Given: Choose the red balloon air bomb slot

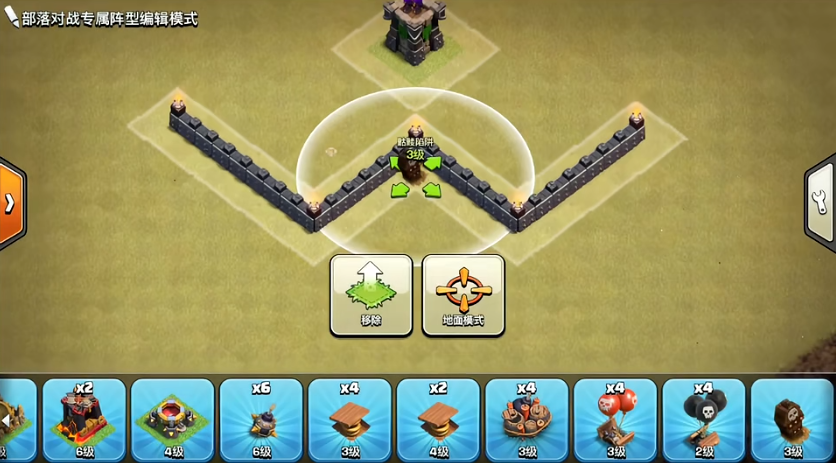Looking at the screenshot, I should (615, 419).
